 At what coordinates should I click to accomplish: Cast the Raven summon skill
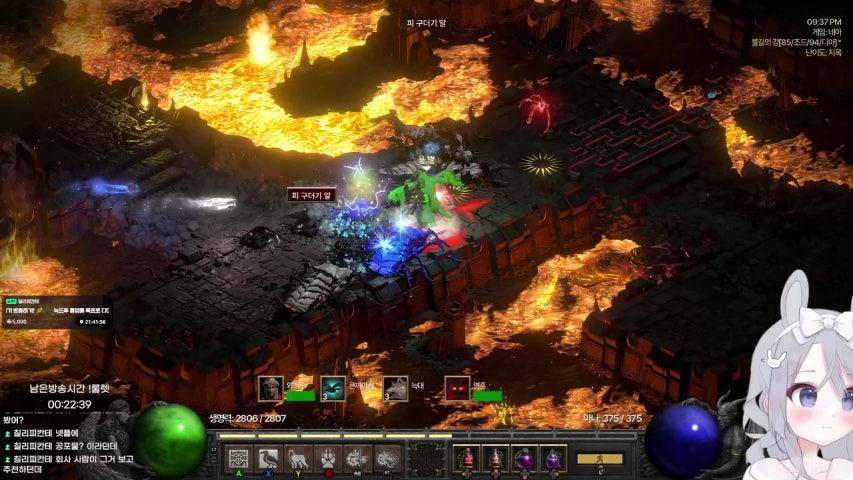[267, 459]
